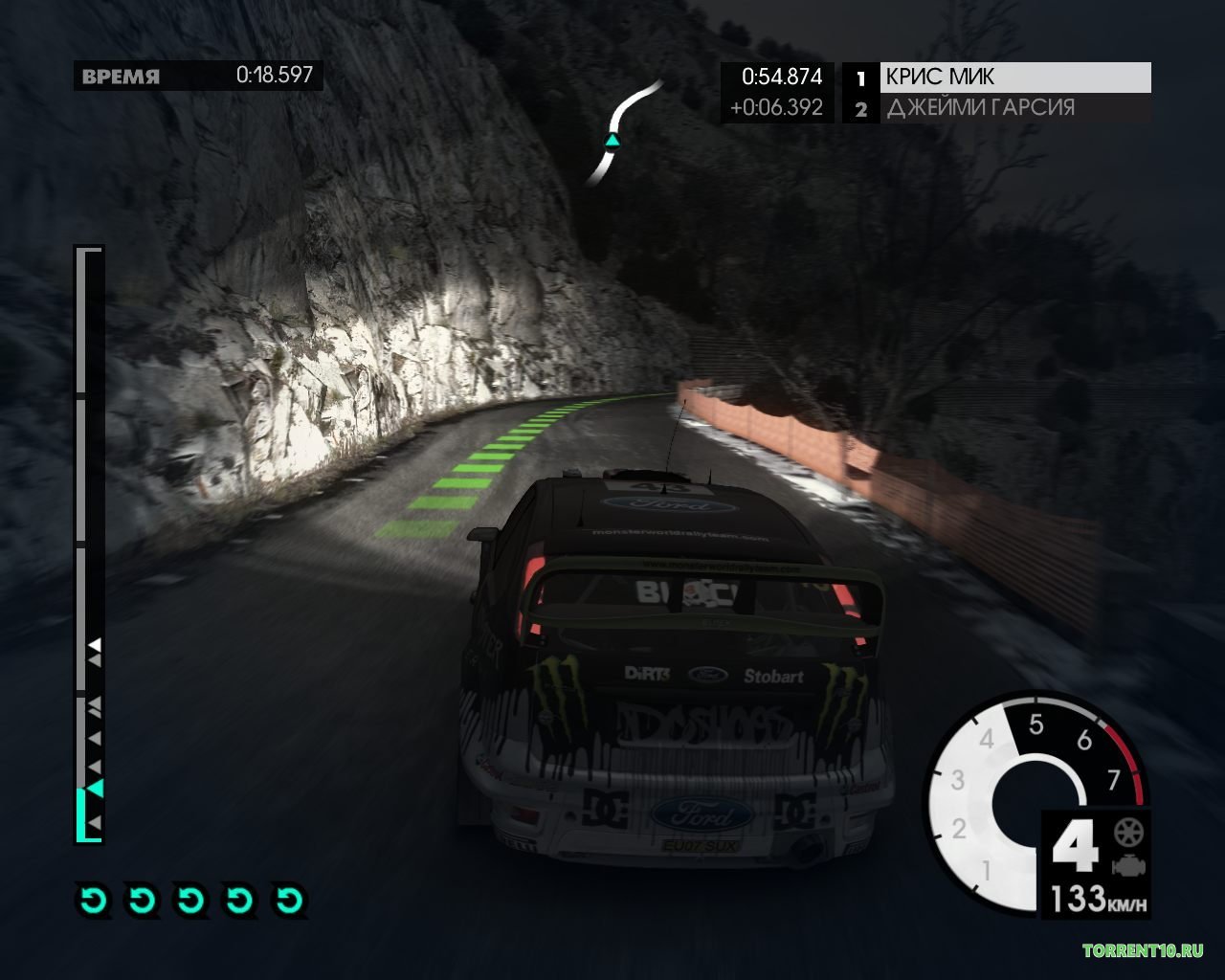Select the player arrow on the minimap
This screenshot has height=980, width=1225.
click(x=612, y=141)
